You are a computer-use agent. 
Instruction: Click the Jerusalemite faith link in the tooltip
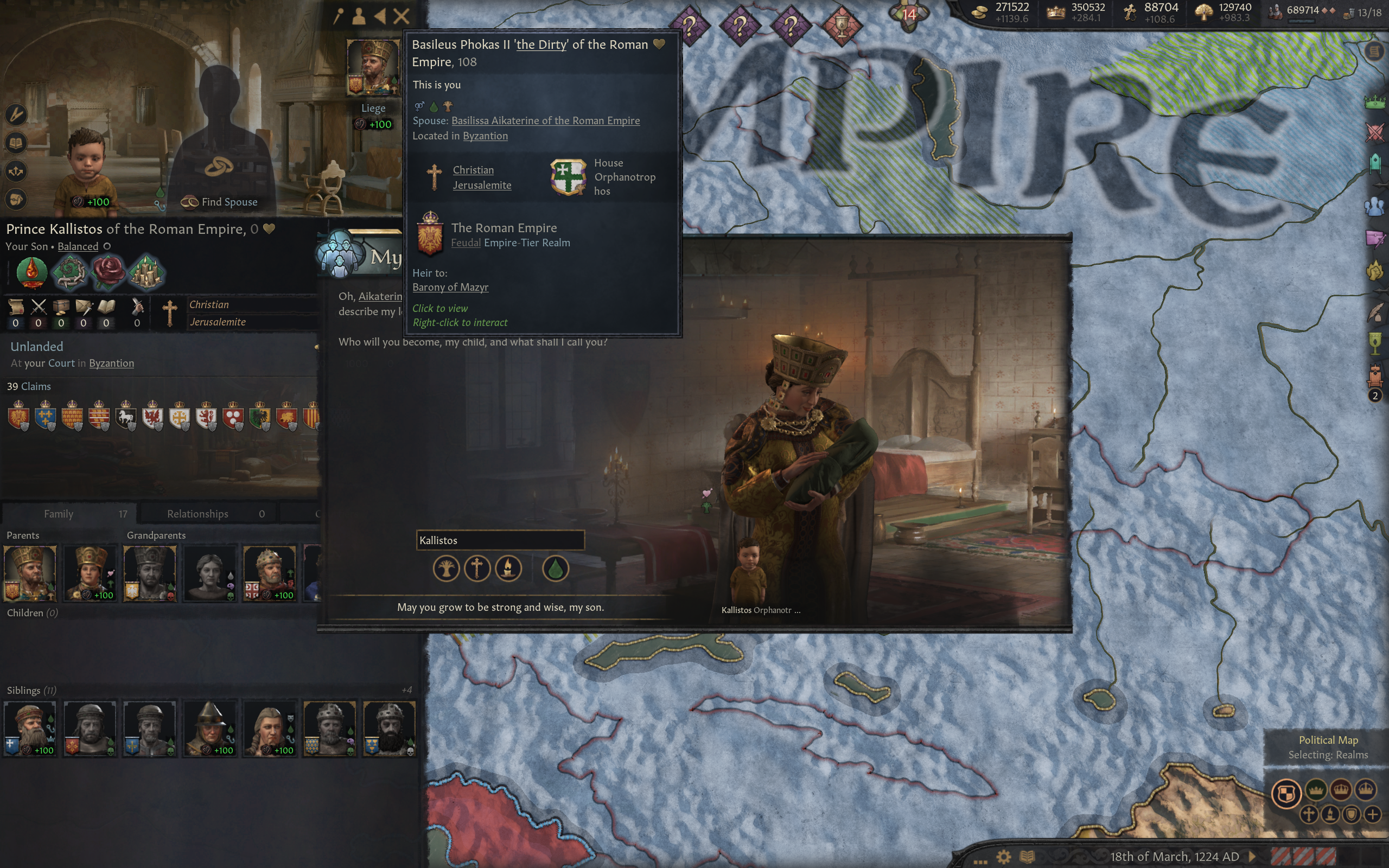[x=482, y=185]
